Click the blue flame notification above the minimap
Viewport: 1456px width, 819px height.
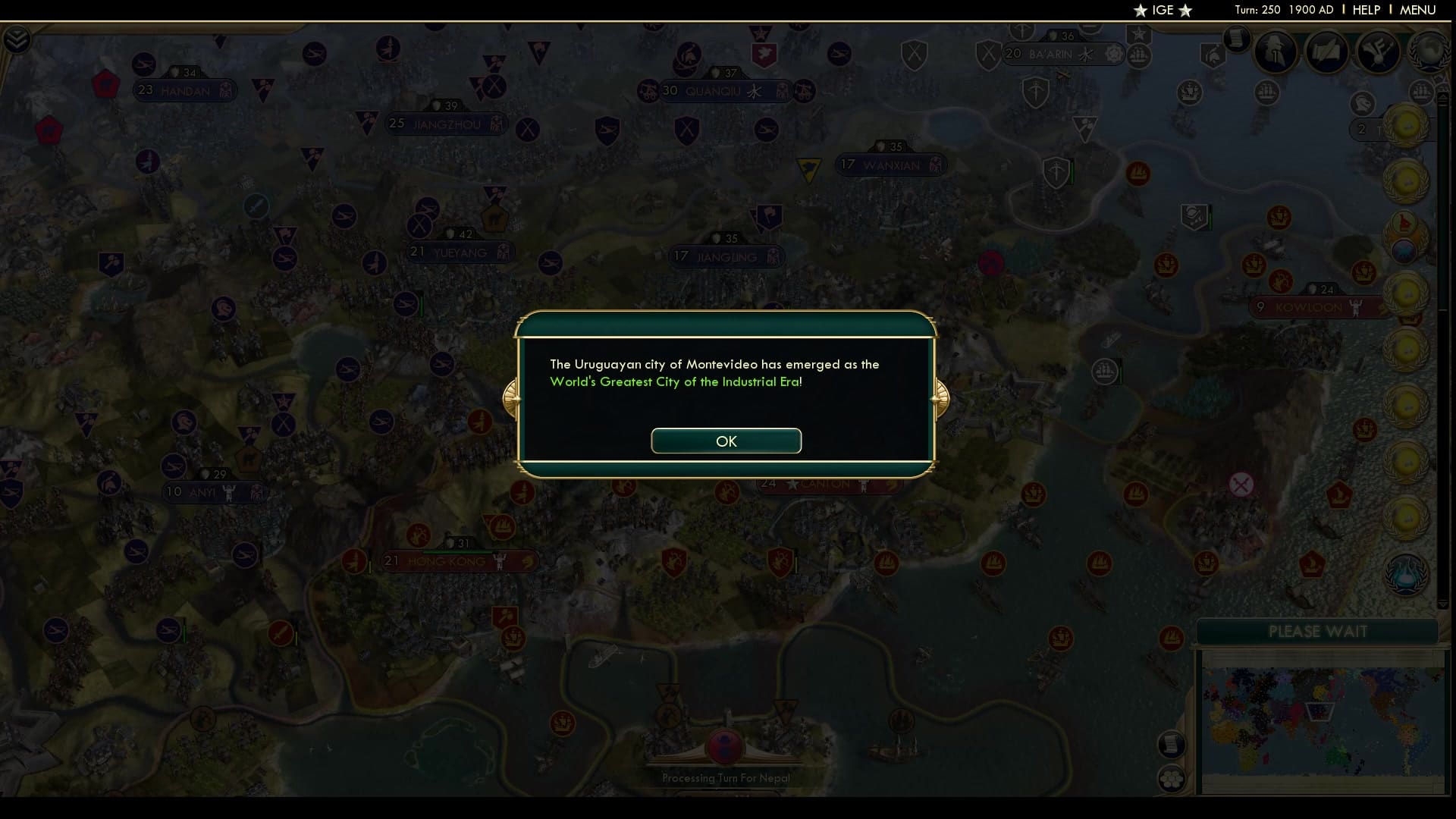point(1406,574)
